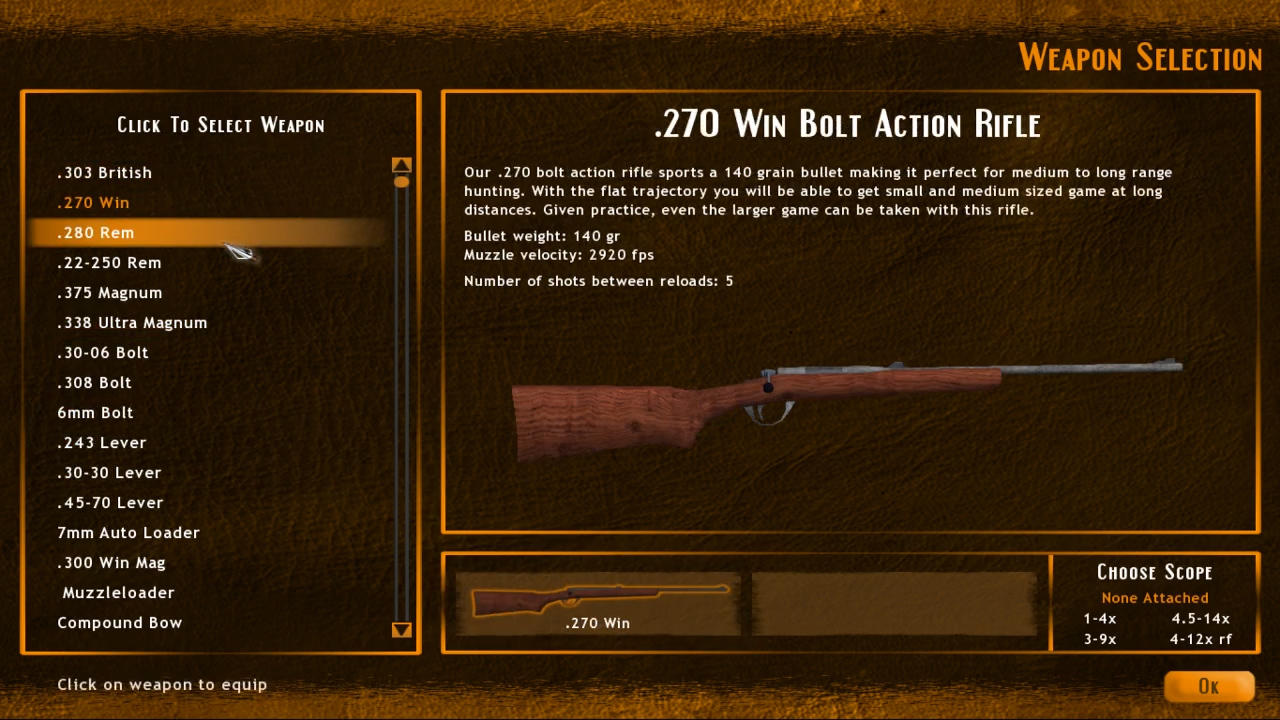The image size is (1280, 720).
Task: Attach the 4.5-14x scope
Action: 1200,618
